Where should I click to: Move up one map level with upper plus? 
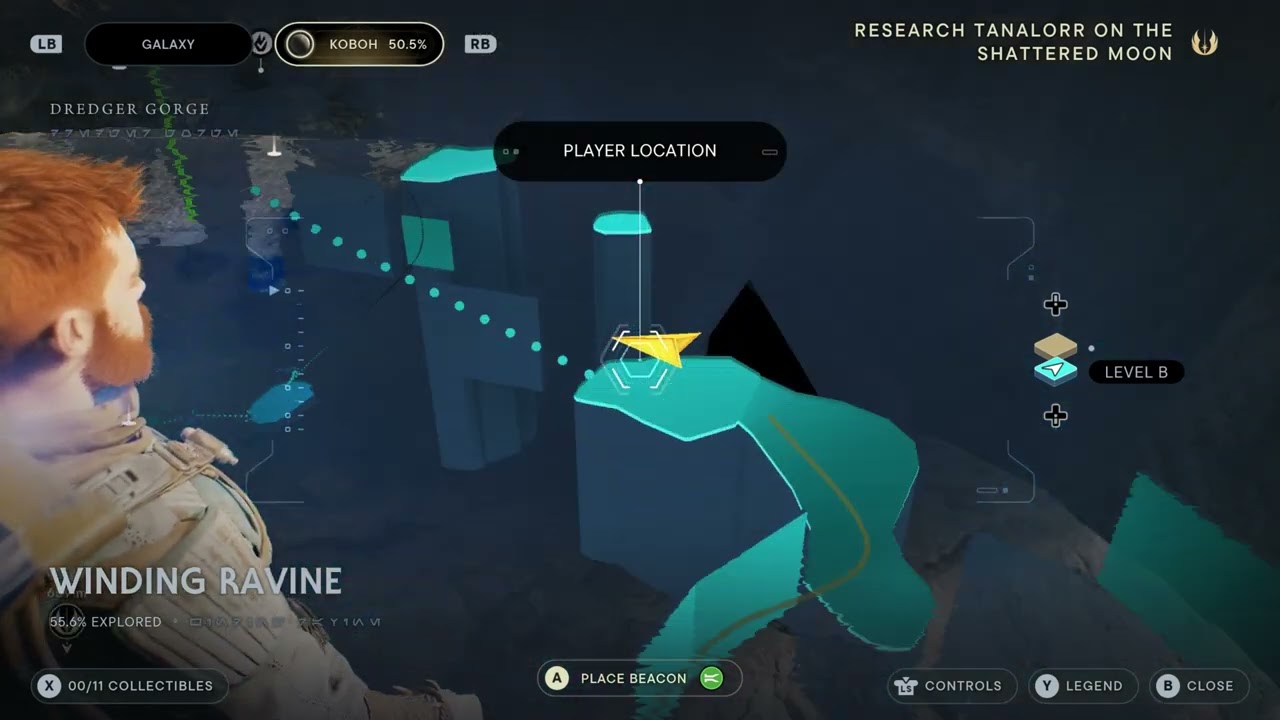coord(1055,304)
